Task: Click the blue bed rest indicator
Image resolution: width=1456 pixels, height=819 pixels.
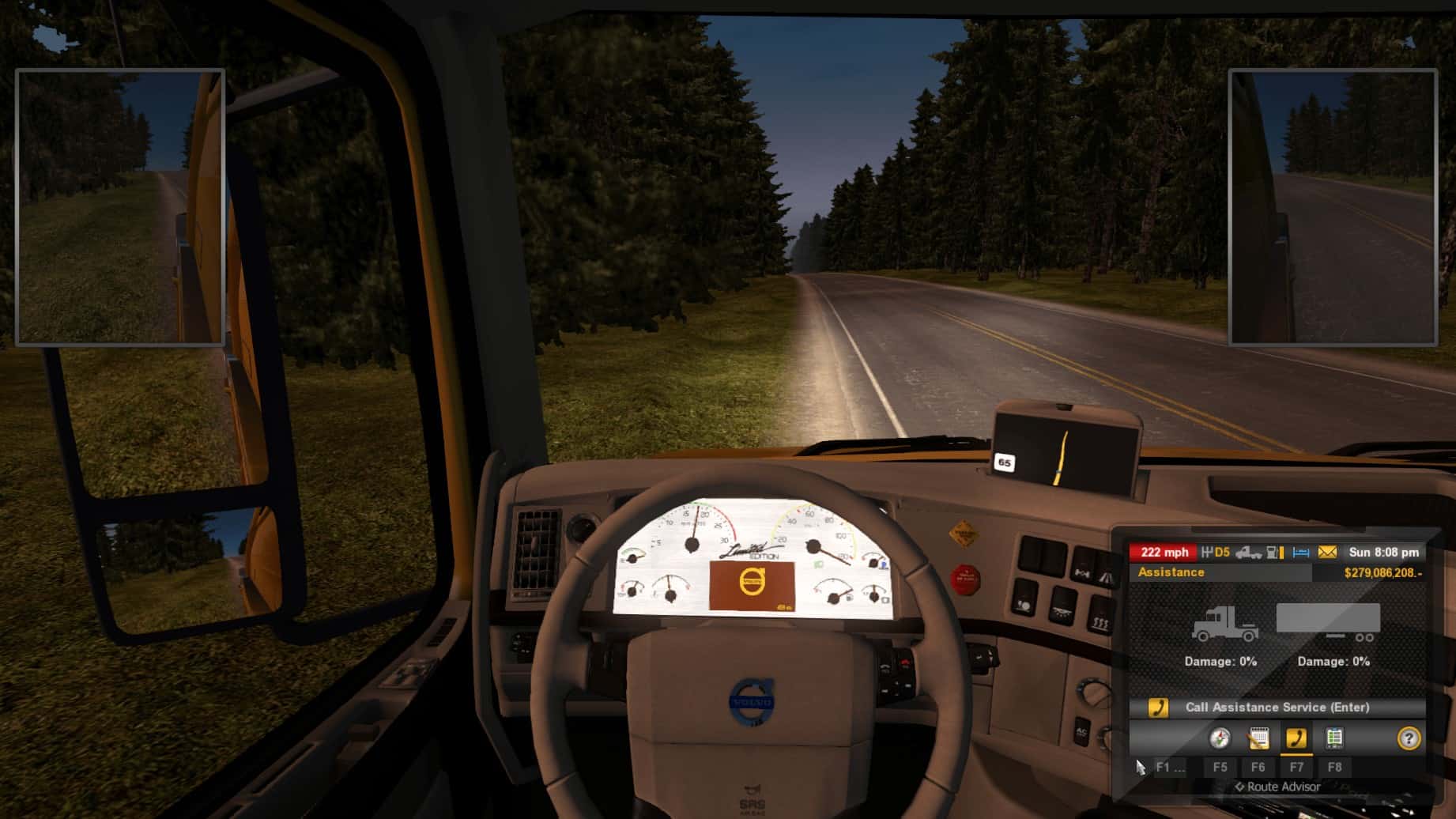Action: [x=1301, y=553]
